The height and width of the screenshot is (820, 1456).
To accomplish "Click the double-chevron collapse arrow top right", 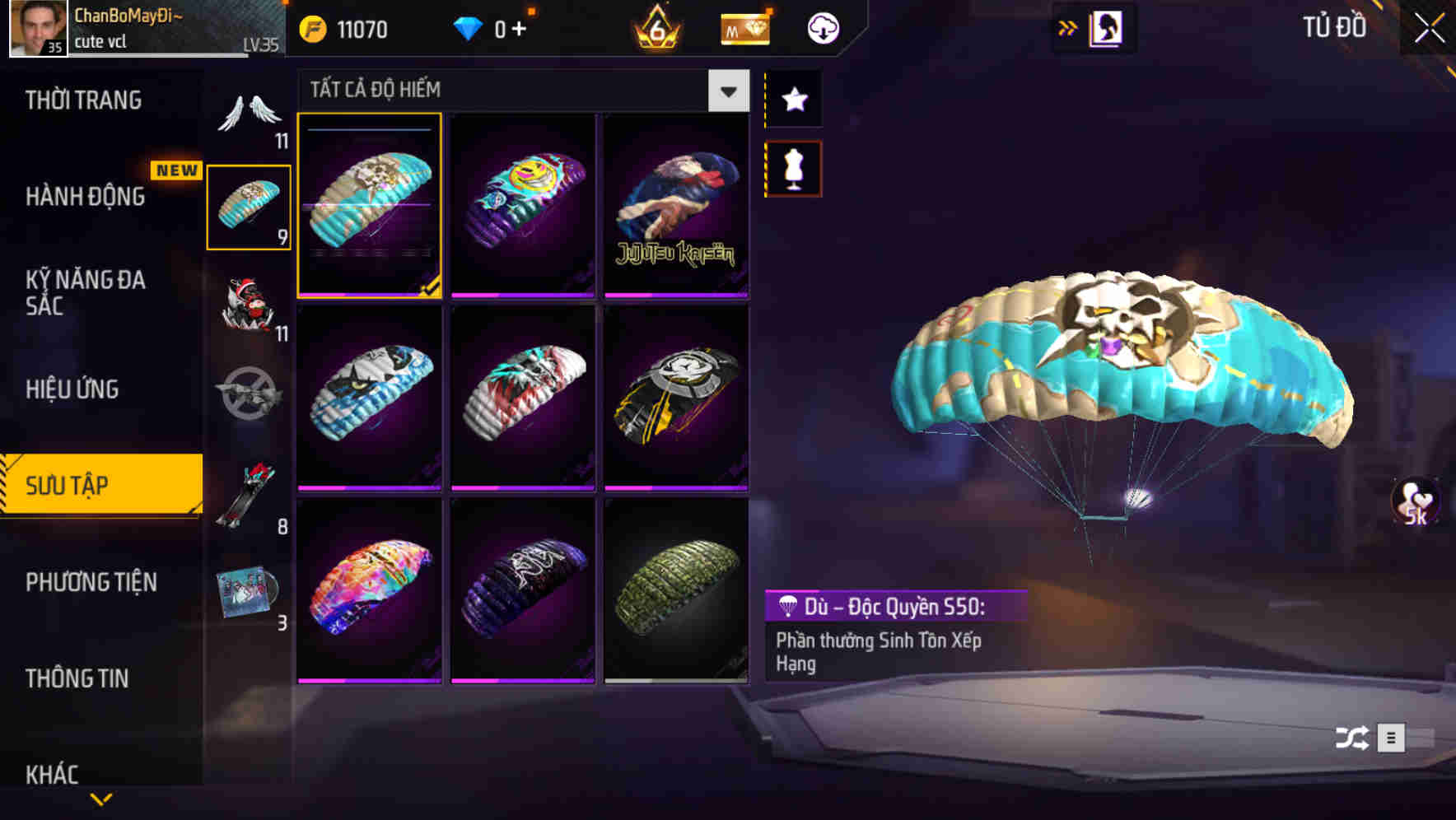I will (1068, 27).
